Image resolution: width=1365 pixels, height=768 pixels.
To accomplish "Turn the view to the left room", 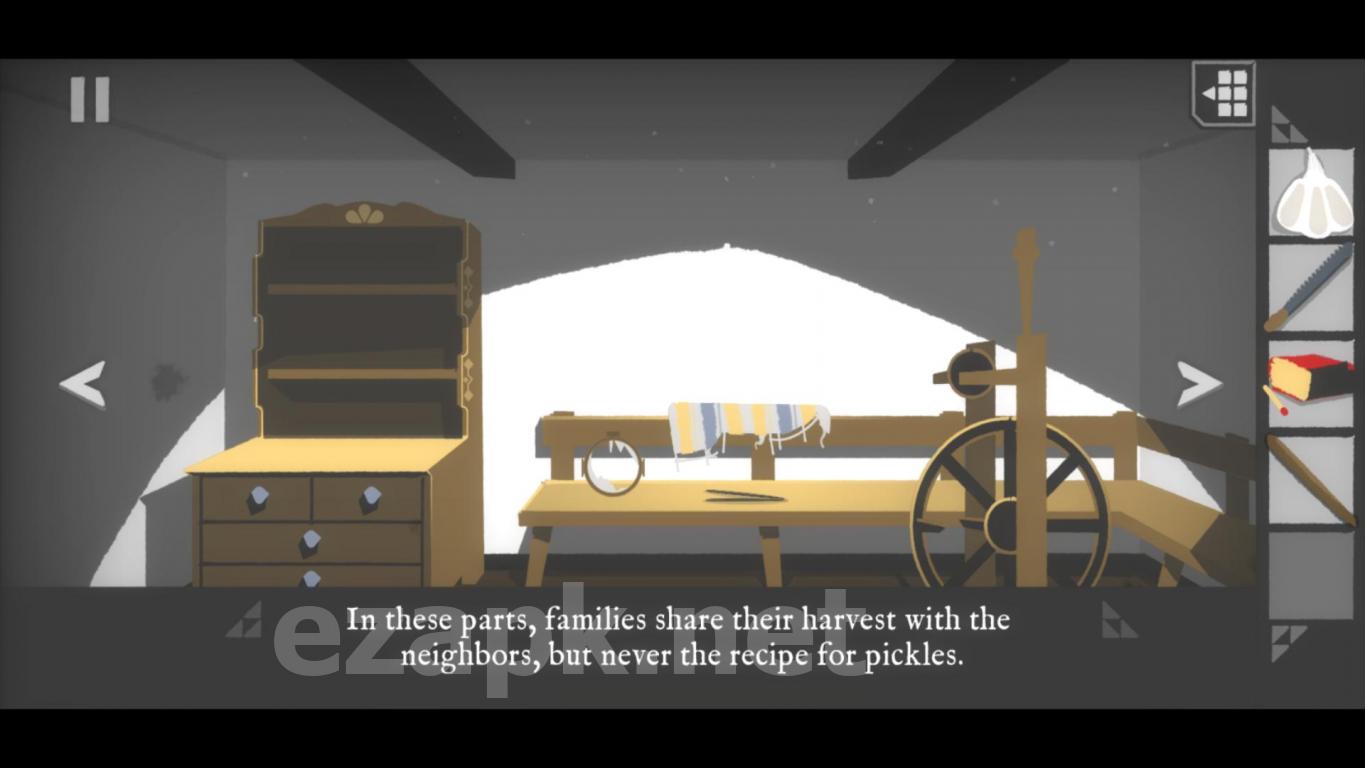I will point(82,385).
